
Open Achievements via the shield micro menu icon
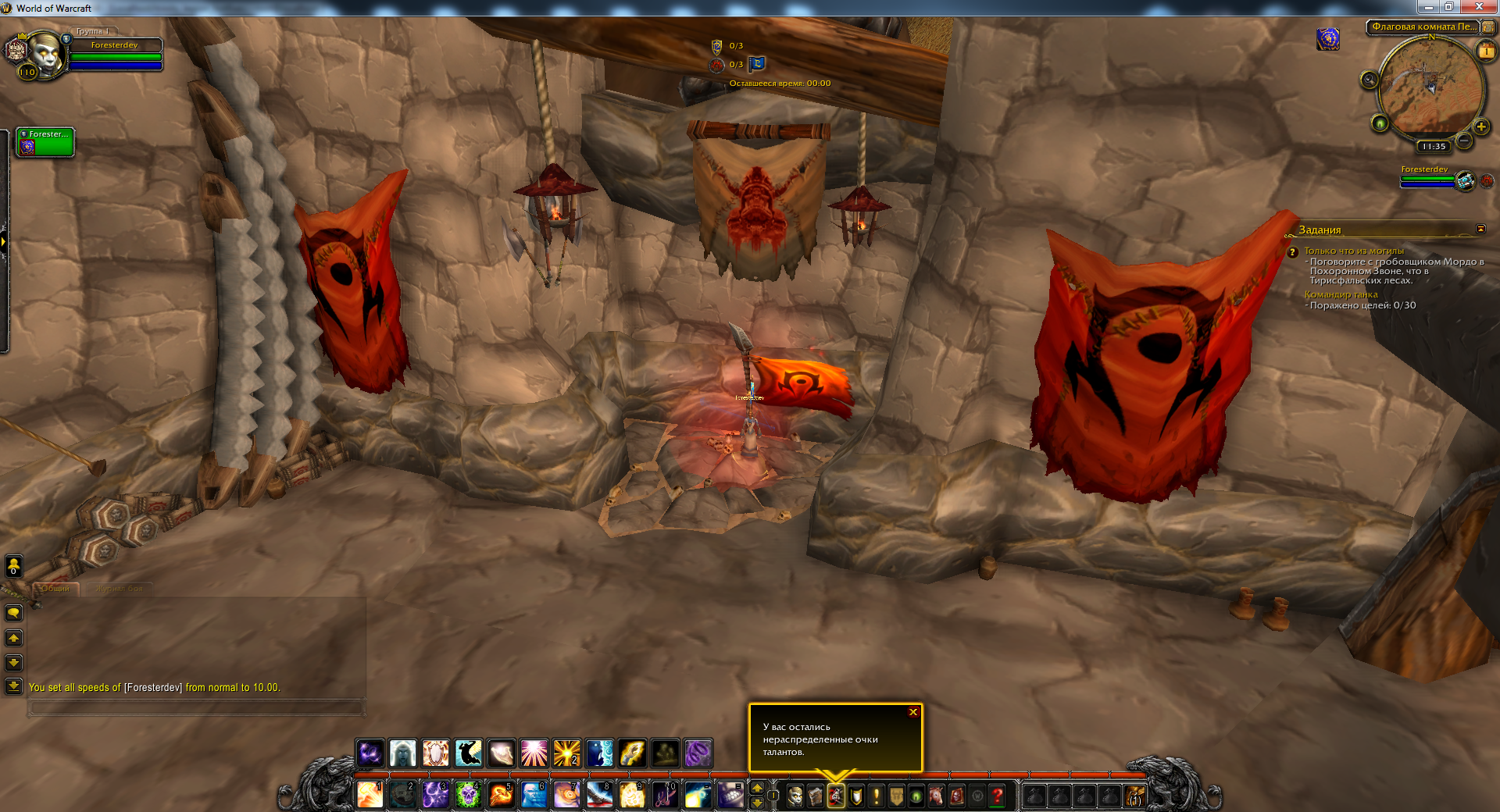855,796
